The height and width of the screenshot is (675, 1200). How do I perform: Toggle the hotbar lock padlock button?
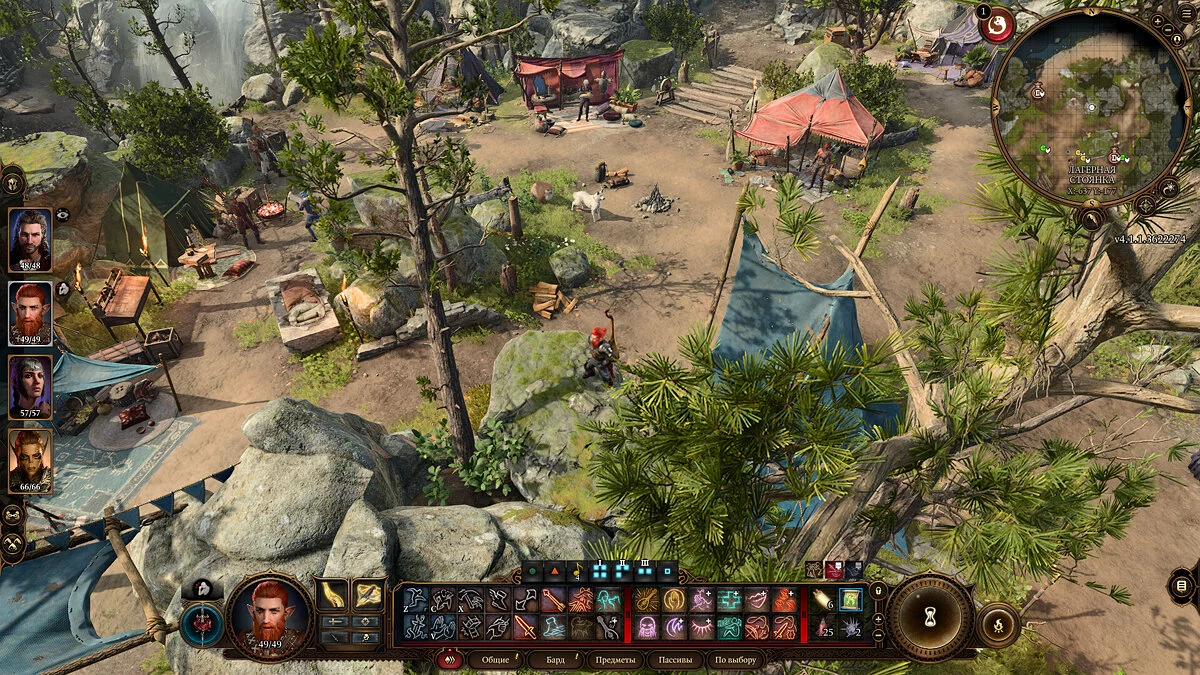878,591
